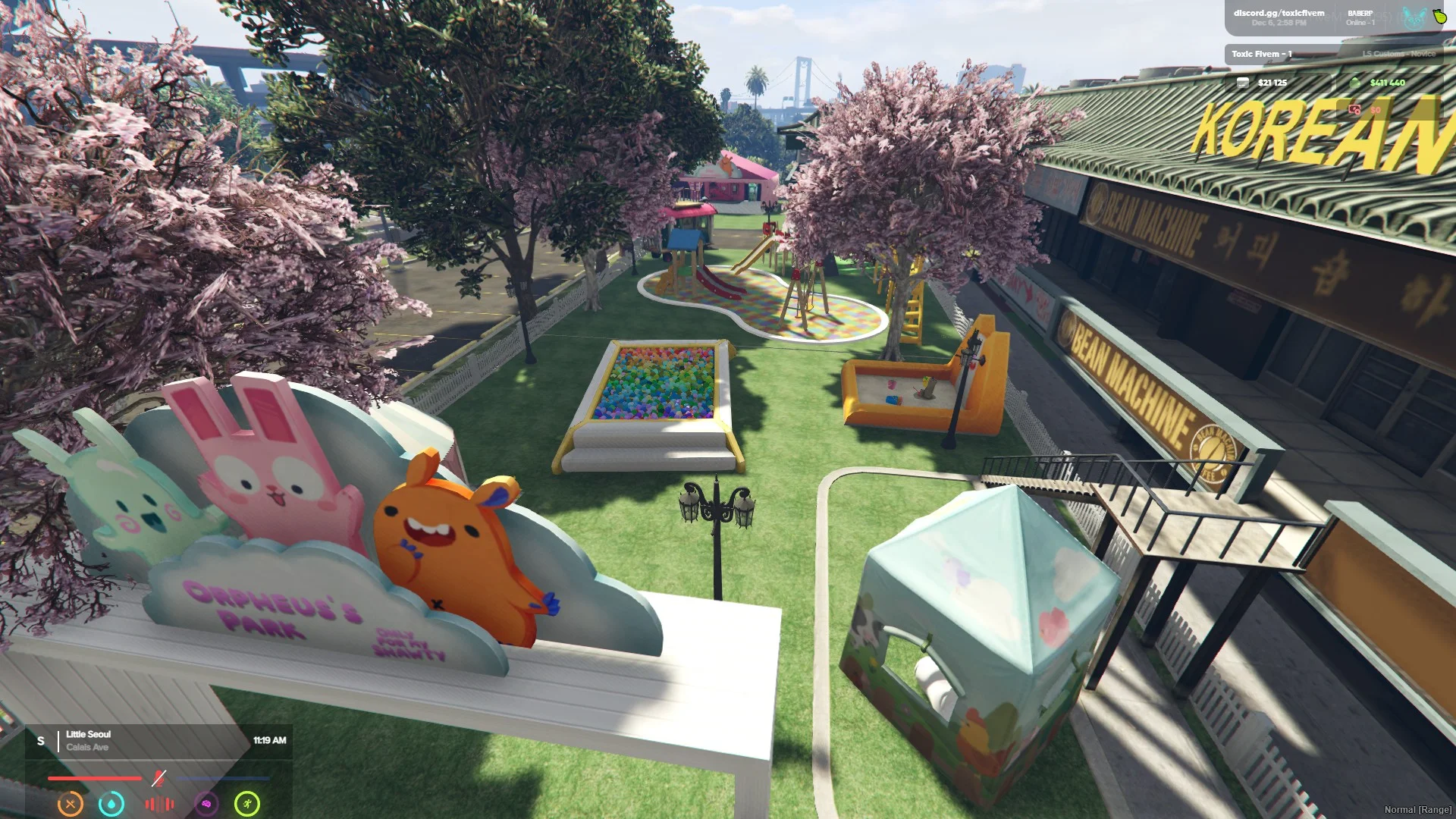Image resolution: width=1456 pixels, height=819 pixels.
Task: Click the red voice waveform indicator
Action: click(159, 804)
